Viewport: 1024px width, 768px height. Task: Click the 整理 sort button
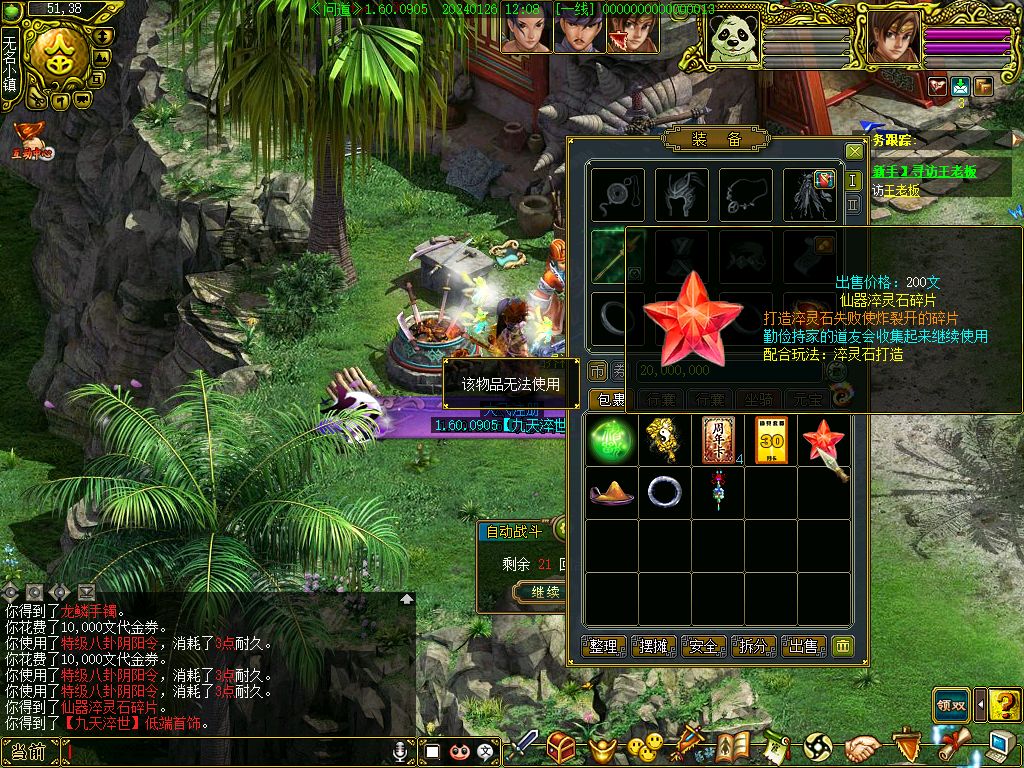604,646
